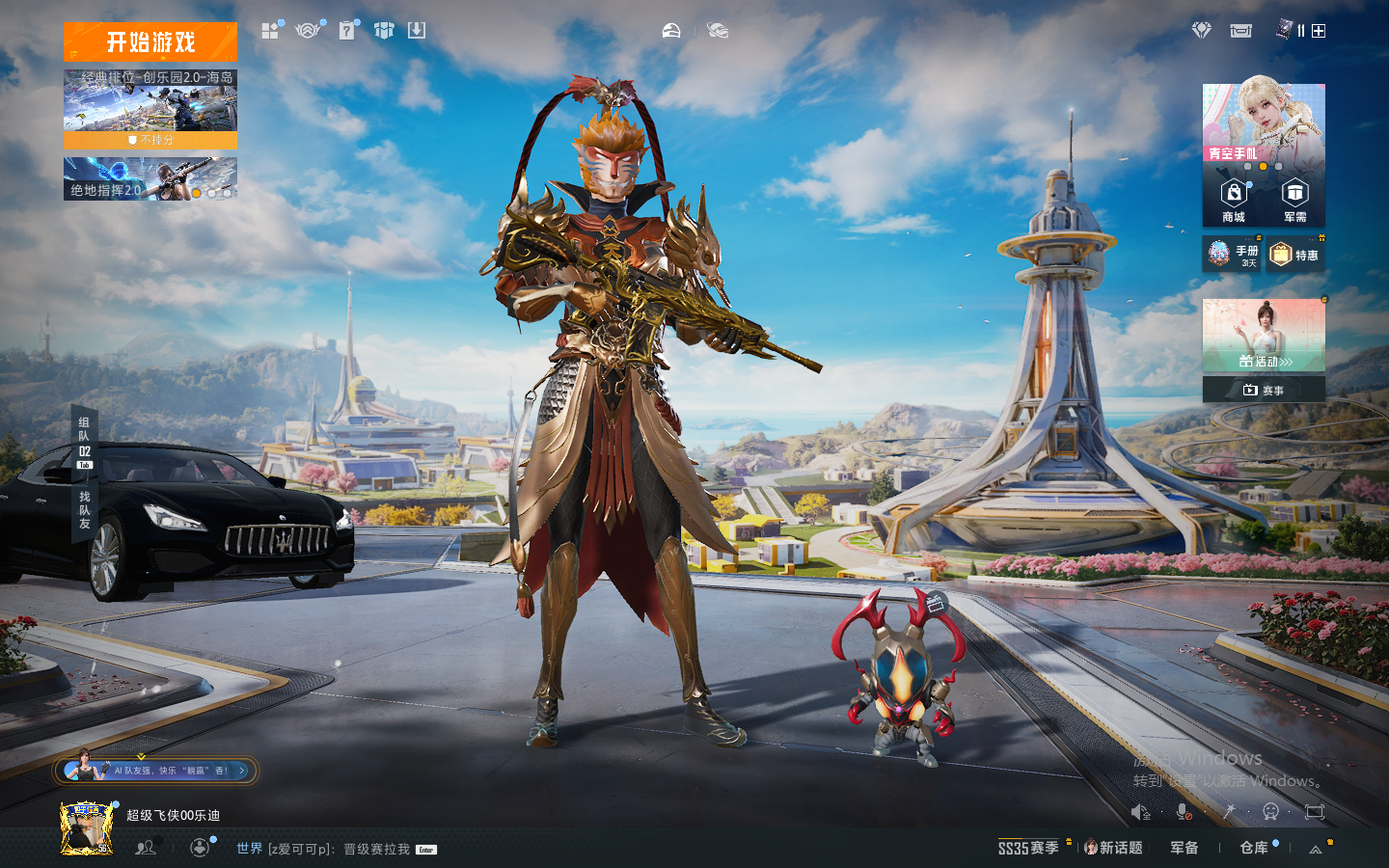Toggle the microphone icon

(1184, 812)
